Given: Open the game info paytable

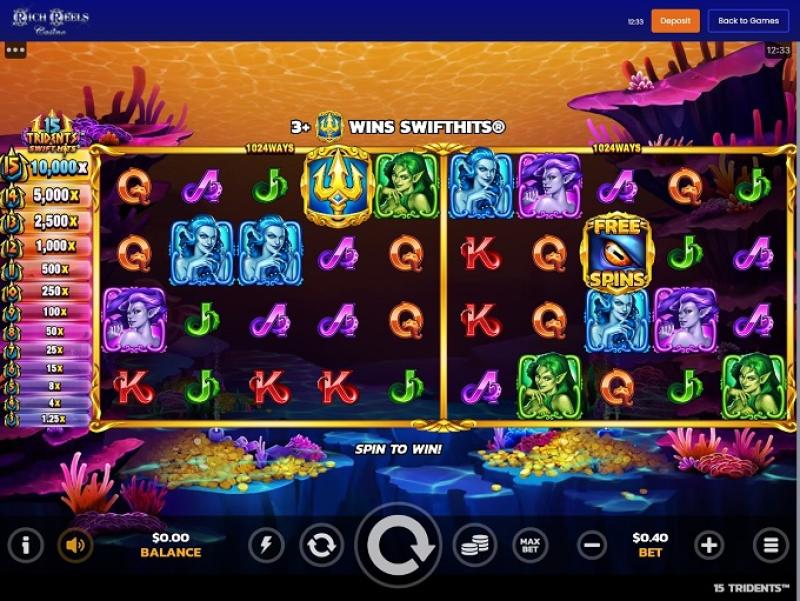Looking at the screenshot, I should tap(26, 545).
